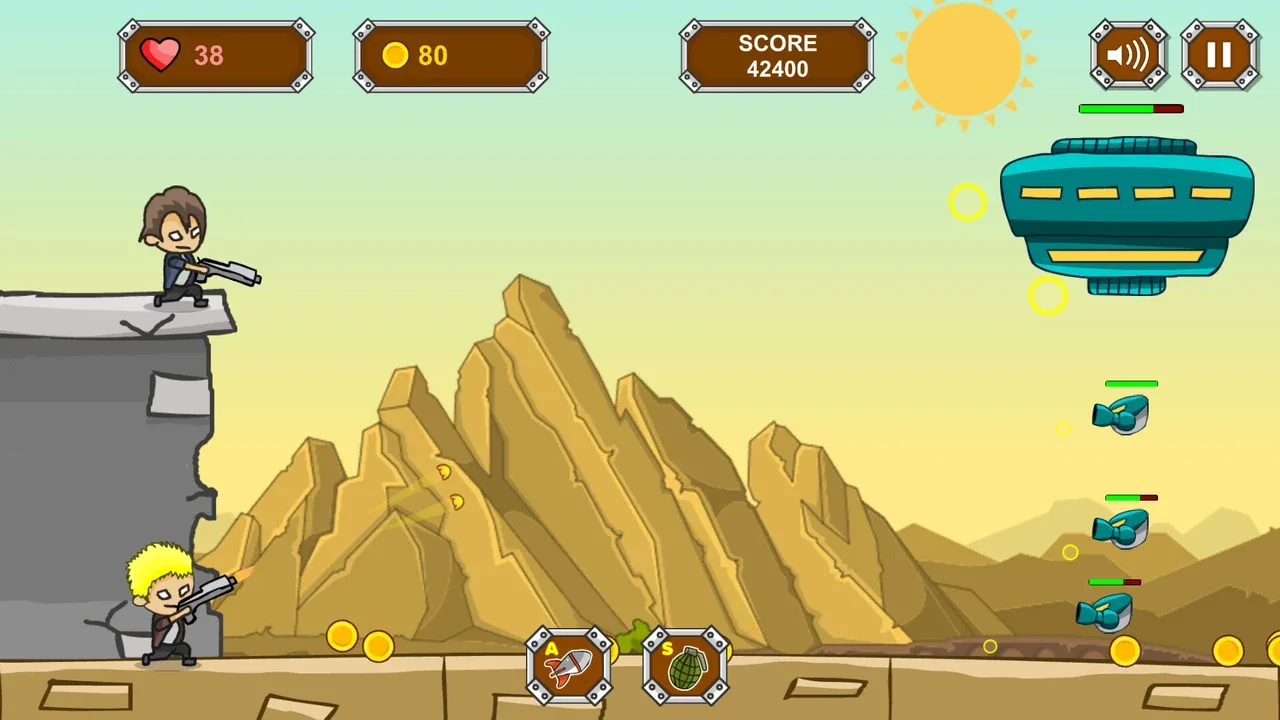Image resolution: width=1280 pixels, height=720 pixels.
Task: Pause the game with the pause icon
Action: tap(1220, 55)
